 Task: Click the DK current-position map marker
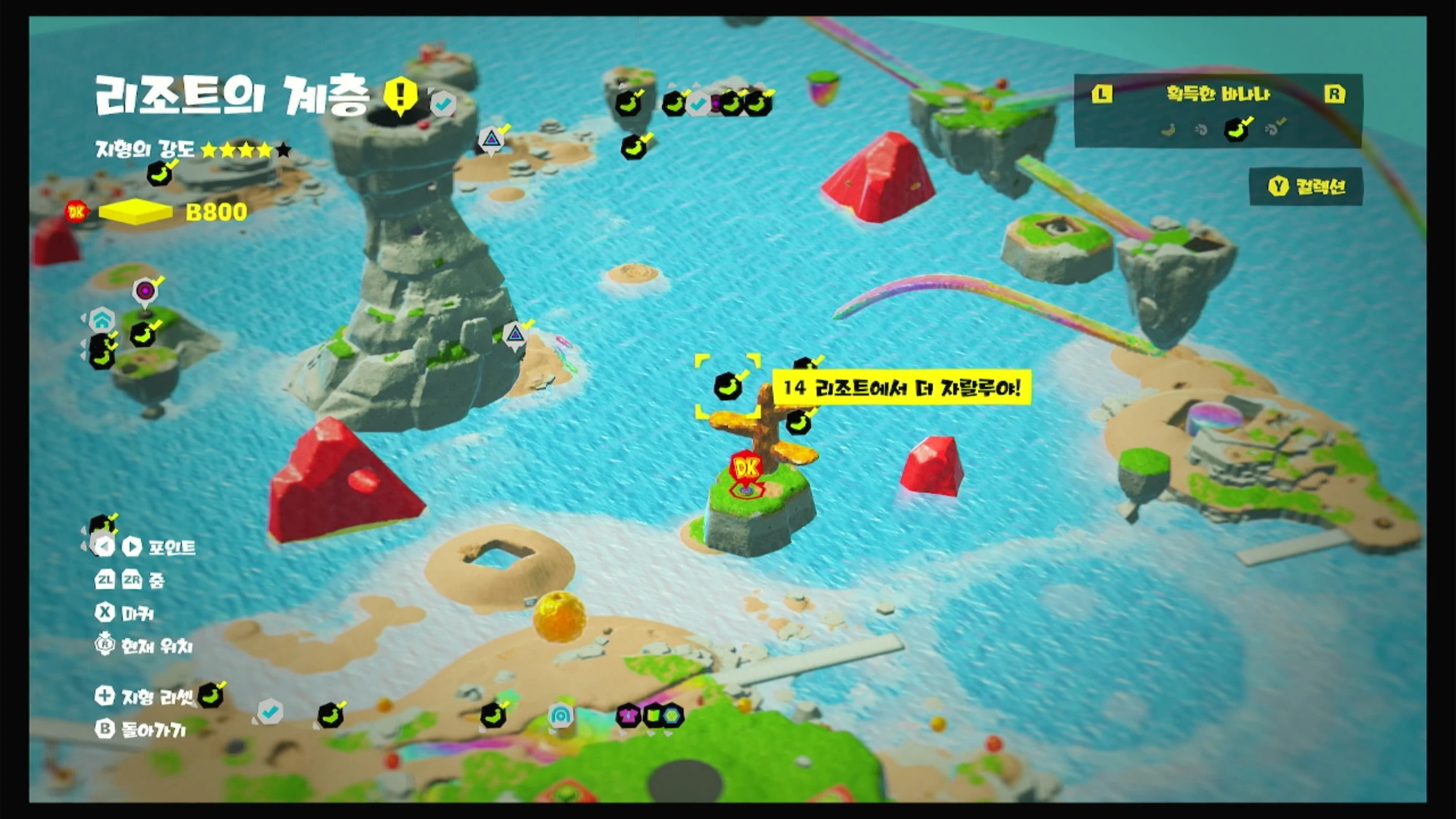(x=746, y=469)
